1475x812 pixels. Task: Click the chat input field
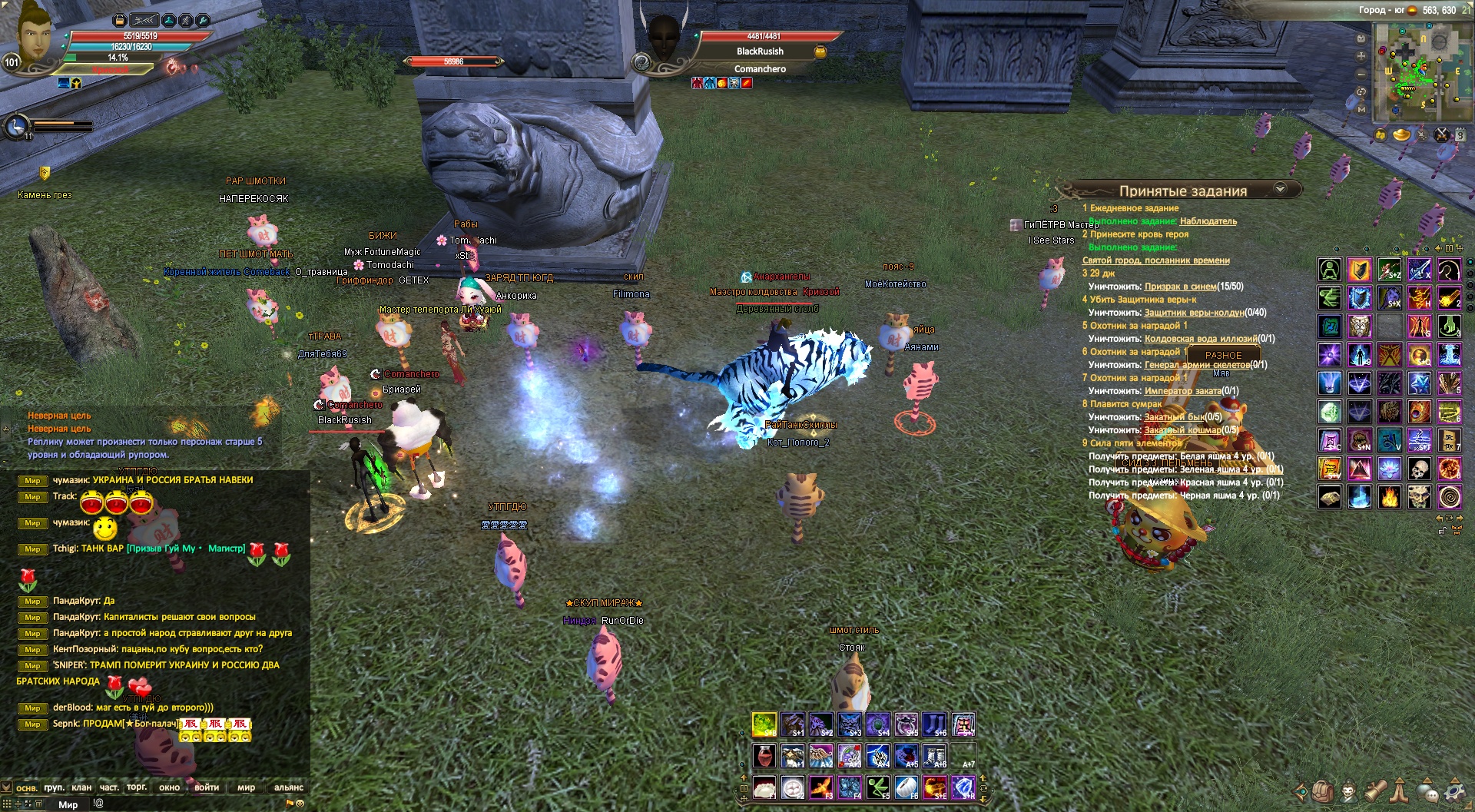[x=192, y=804]
